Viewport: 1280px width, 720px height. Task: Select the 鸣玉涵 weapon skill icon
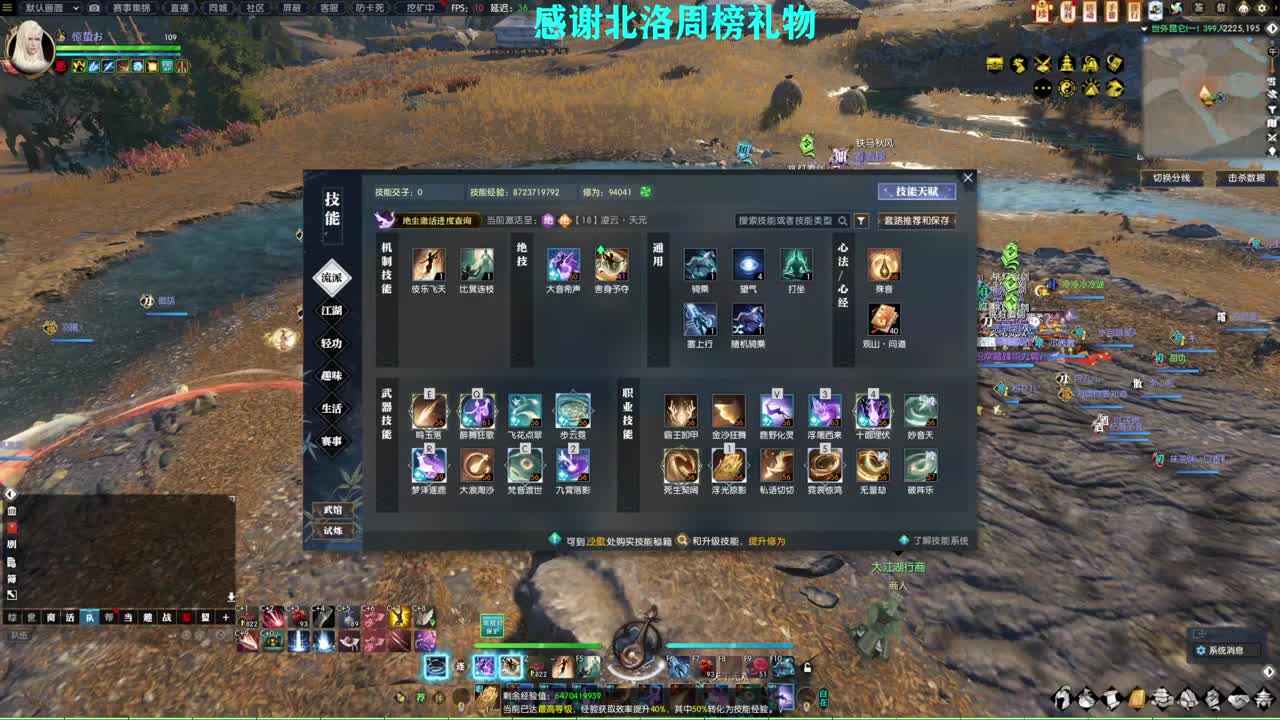[x=429, y=412]
